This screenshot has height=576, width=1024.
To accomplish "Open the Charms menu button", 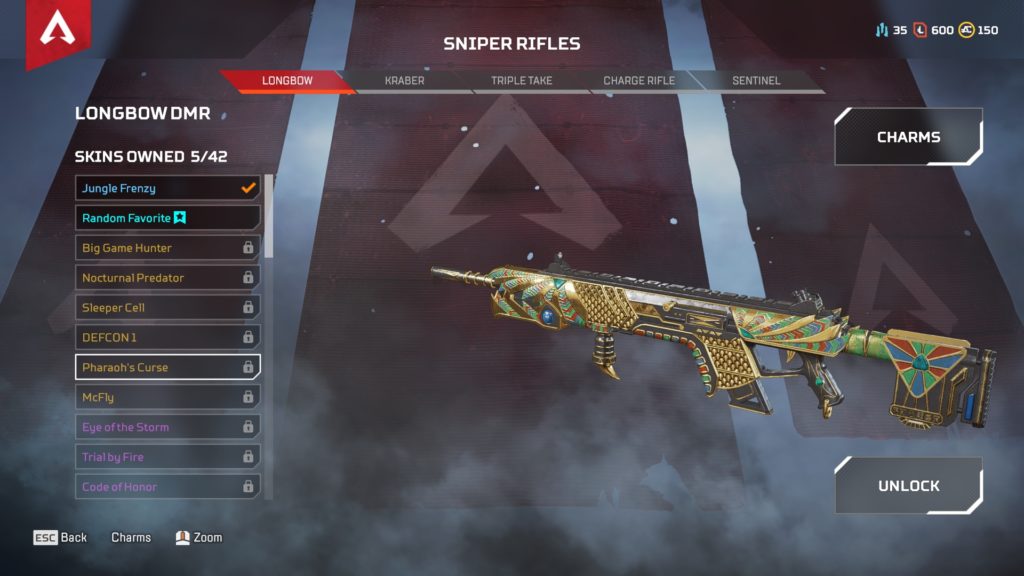I will click(908, 137).
